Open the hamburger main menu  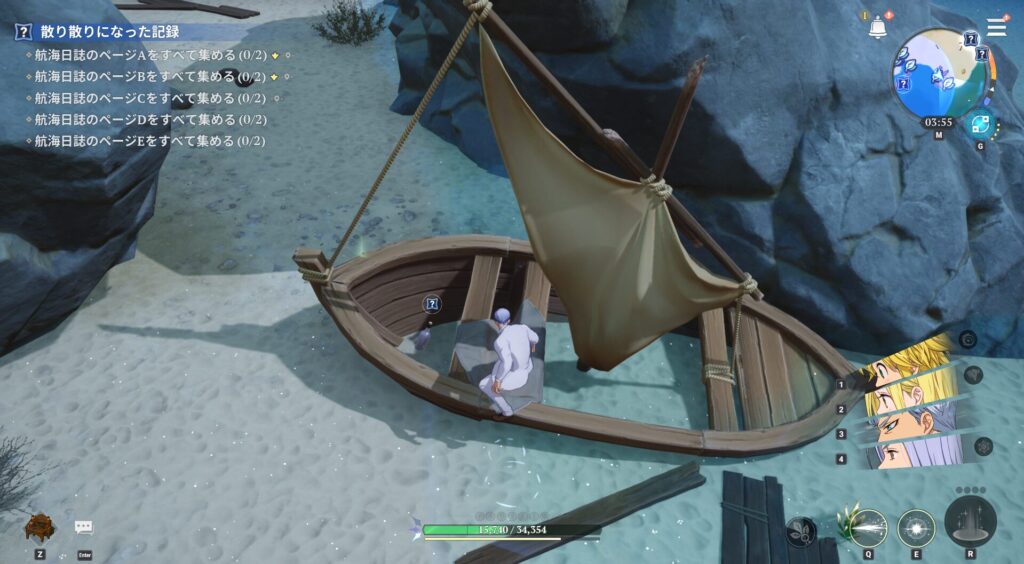[996, 27]
